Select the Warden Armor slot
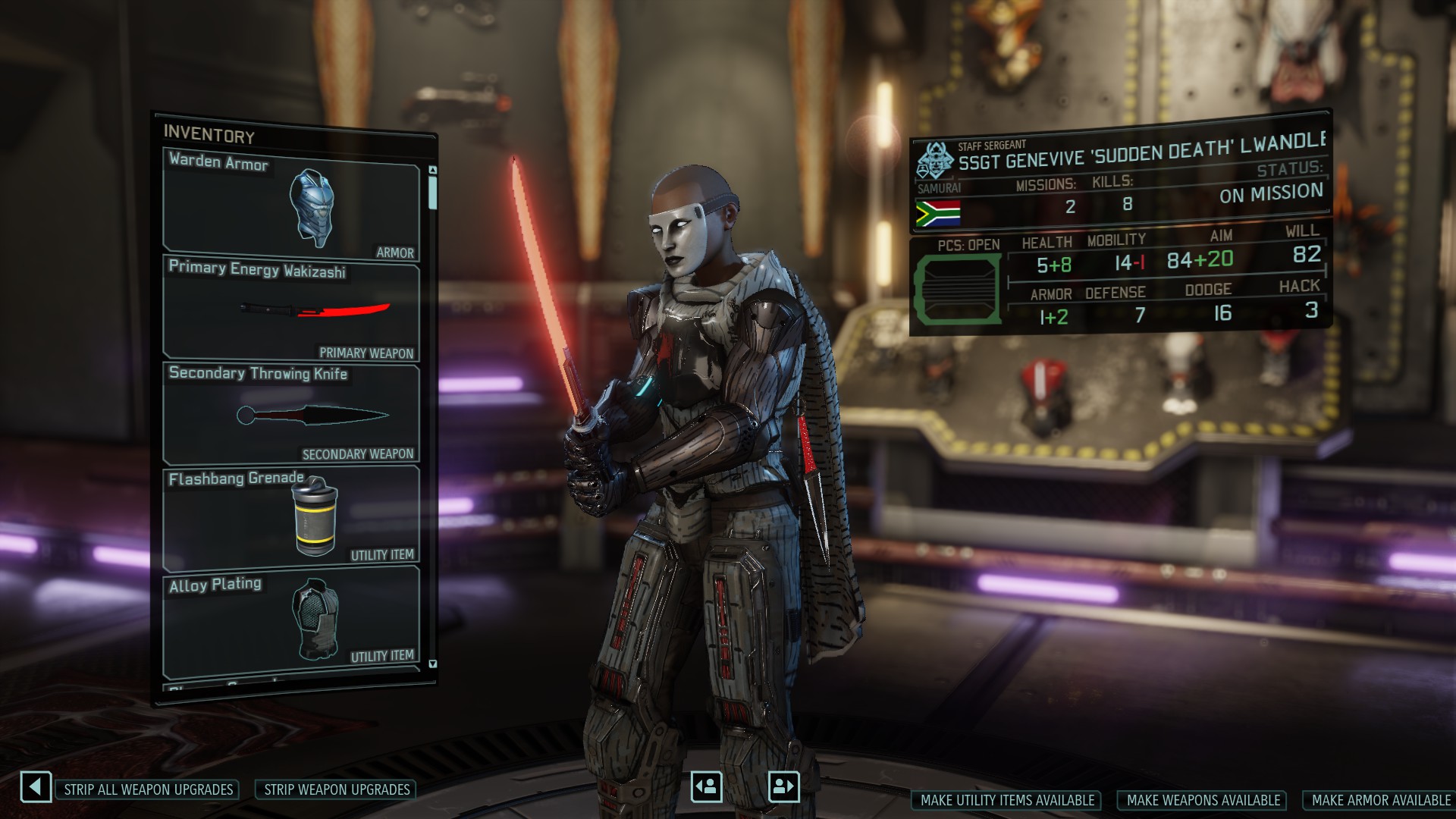1456x819 pixels. [x=291, y=205]
